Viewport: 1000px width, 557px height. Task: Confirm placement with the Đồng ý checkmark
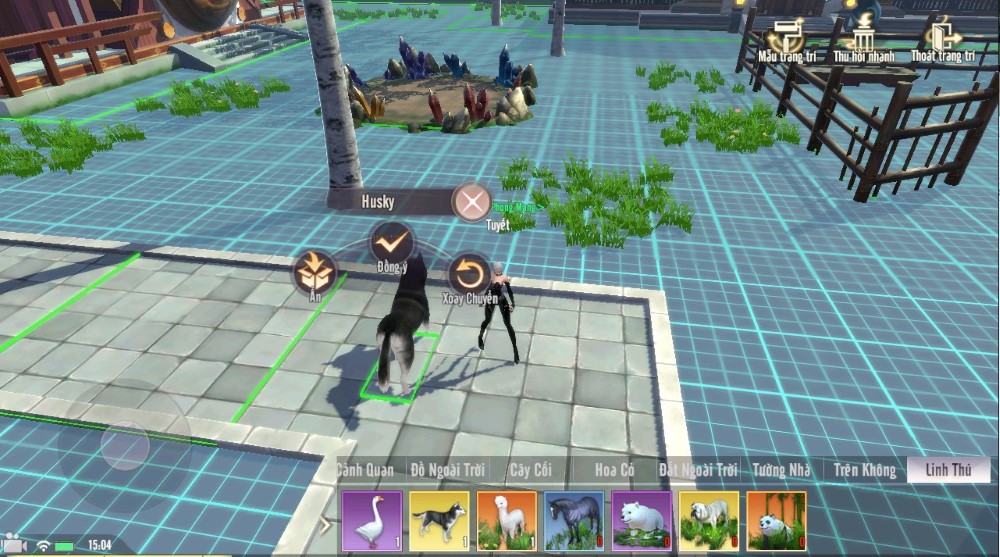pos(392,243)
